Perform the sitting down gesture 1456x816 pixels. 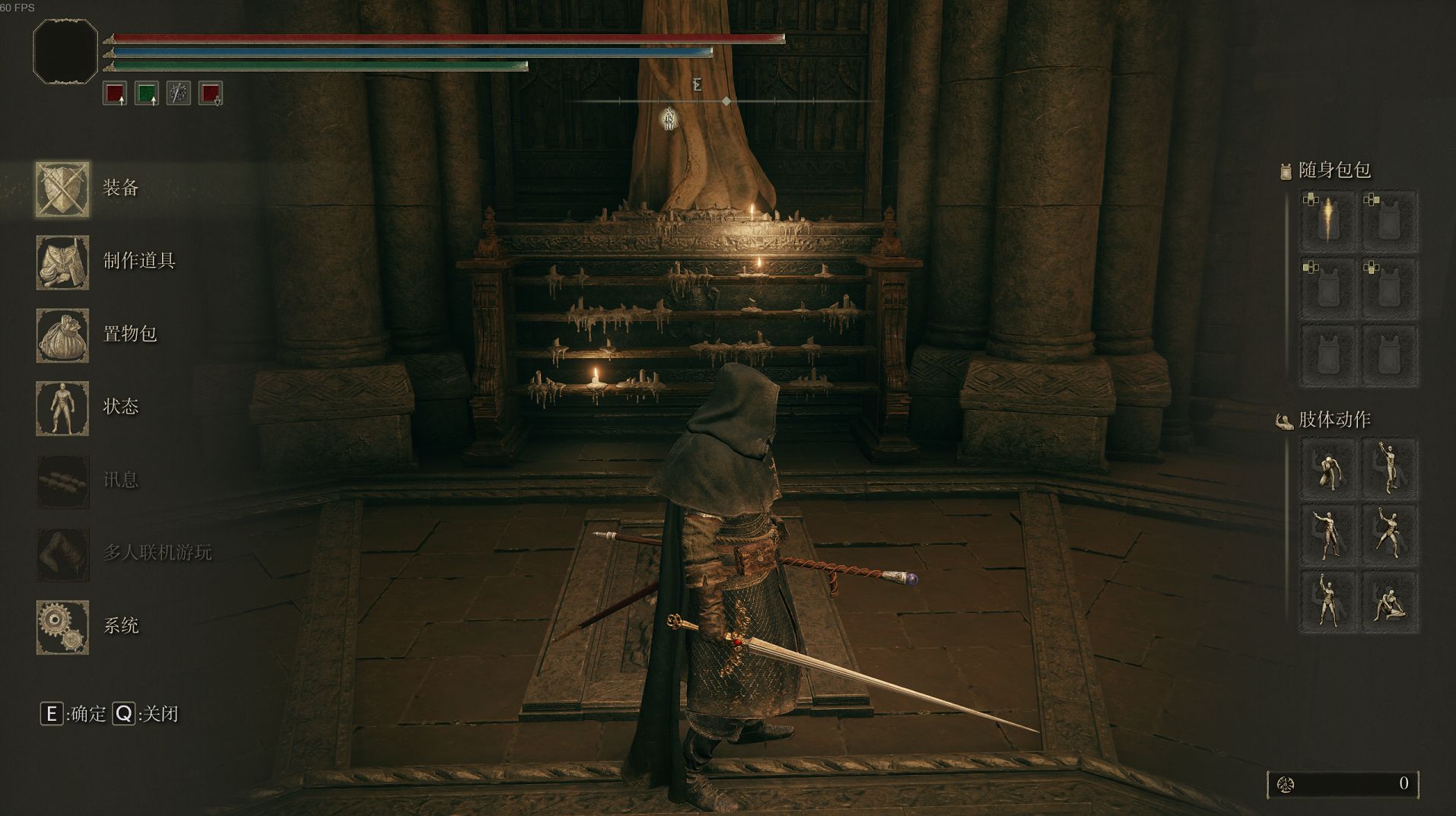(1389, 602)
